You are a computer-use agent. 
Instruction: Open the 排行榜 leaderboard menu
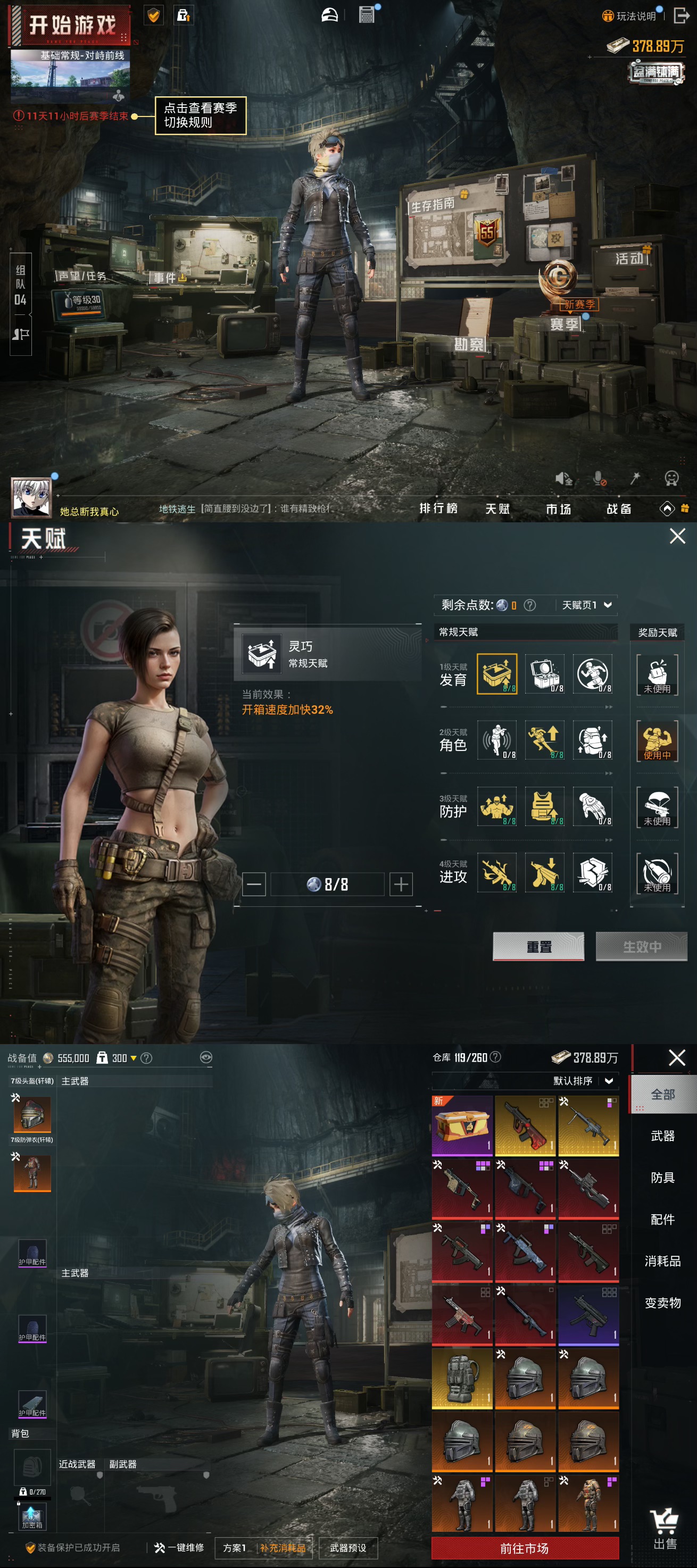(x=438, y=508)
